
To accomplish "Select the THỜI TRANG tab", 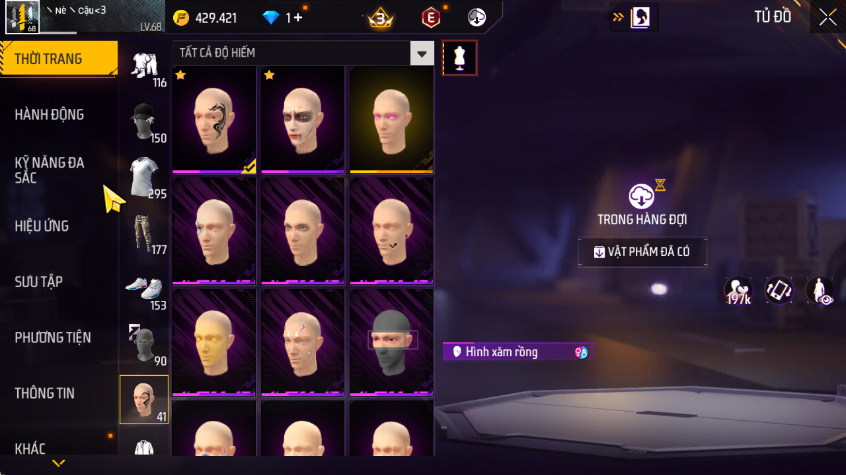I will click(x=49, y=59).
